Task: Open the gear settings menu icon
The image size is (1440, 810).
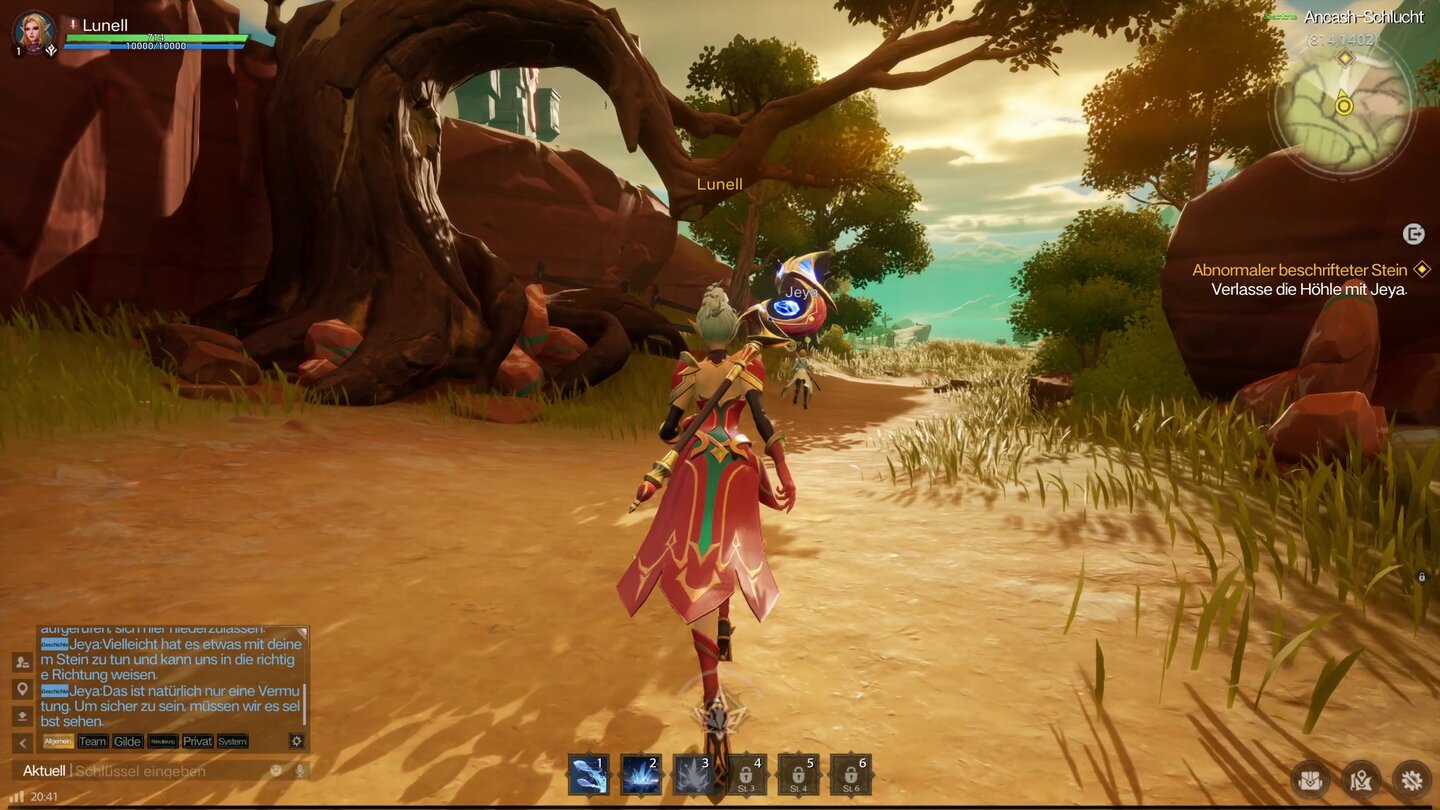Action: click(x=1412, y=779)
